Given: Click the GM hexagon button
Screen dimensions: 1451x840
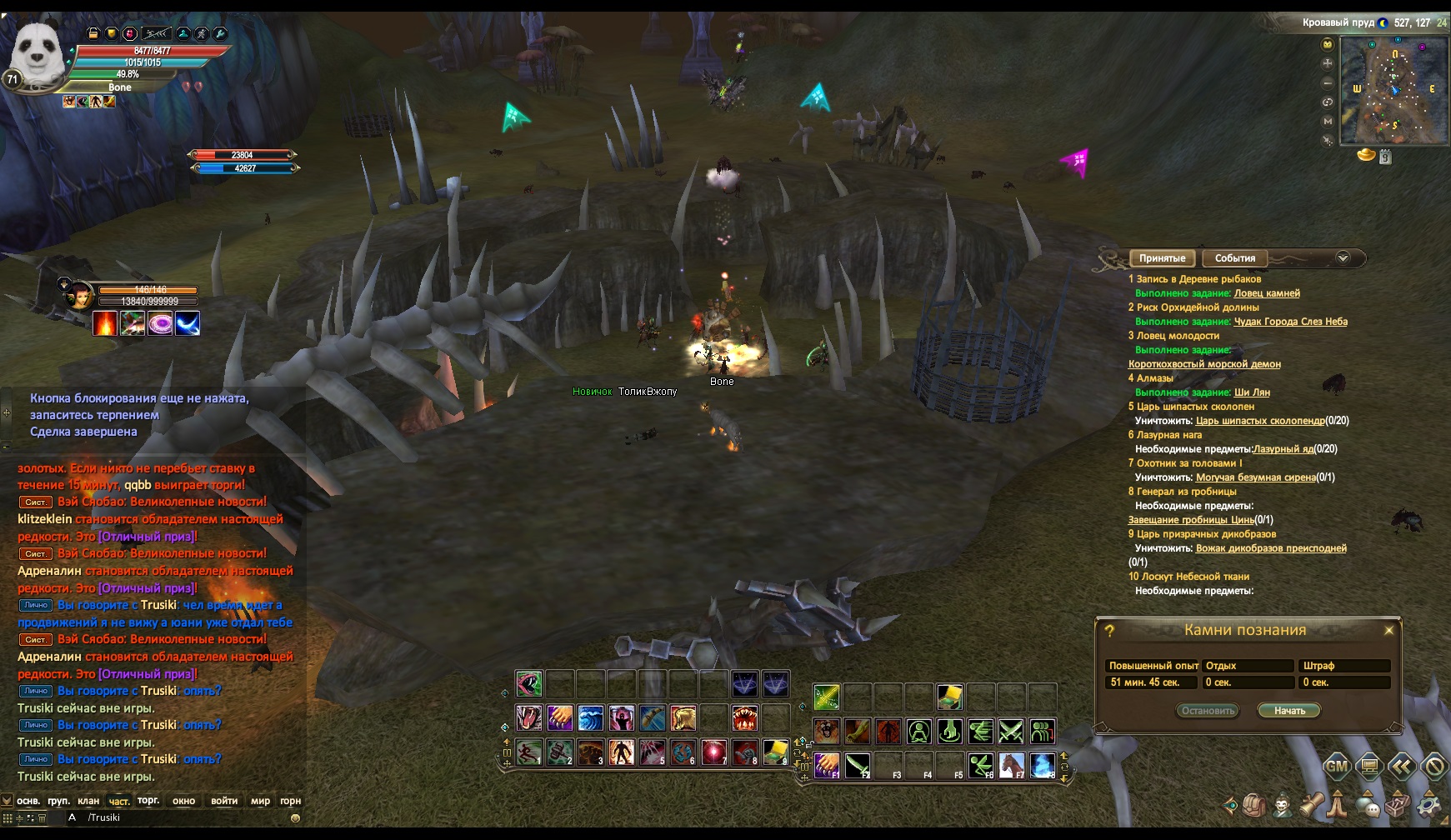Looking at the screenshot, I should (1337, 766).
